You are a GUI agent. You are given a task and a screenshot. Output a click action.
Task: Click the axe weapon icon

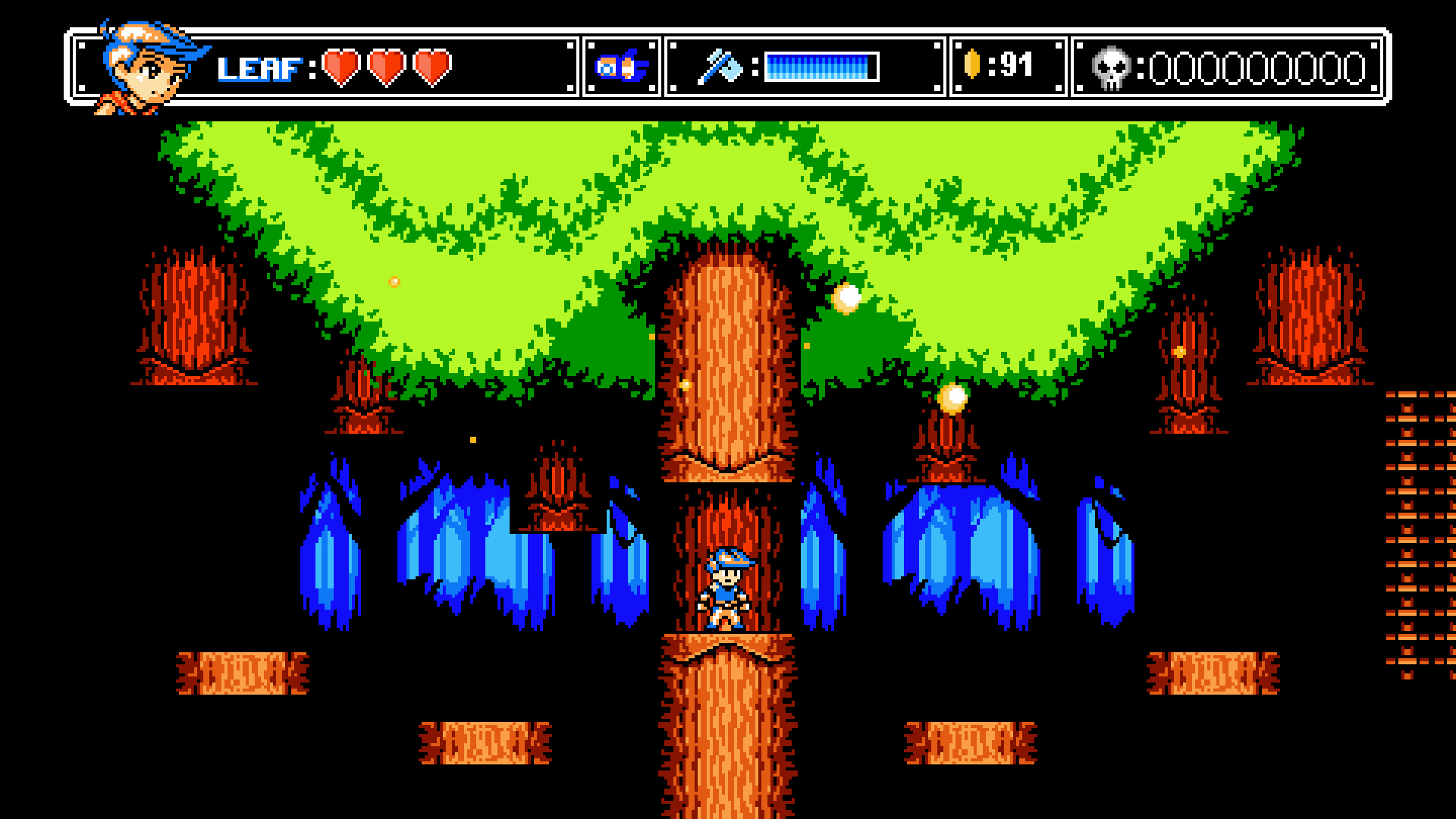[721, 67]
